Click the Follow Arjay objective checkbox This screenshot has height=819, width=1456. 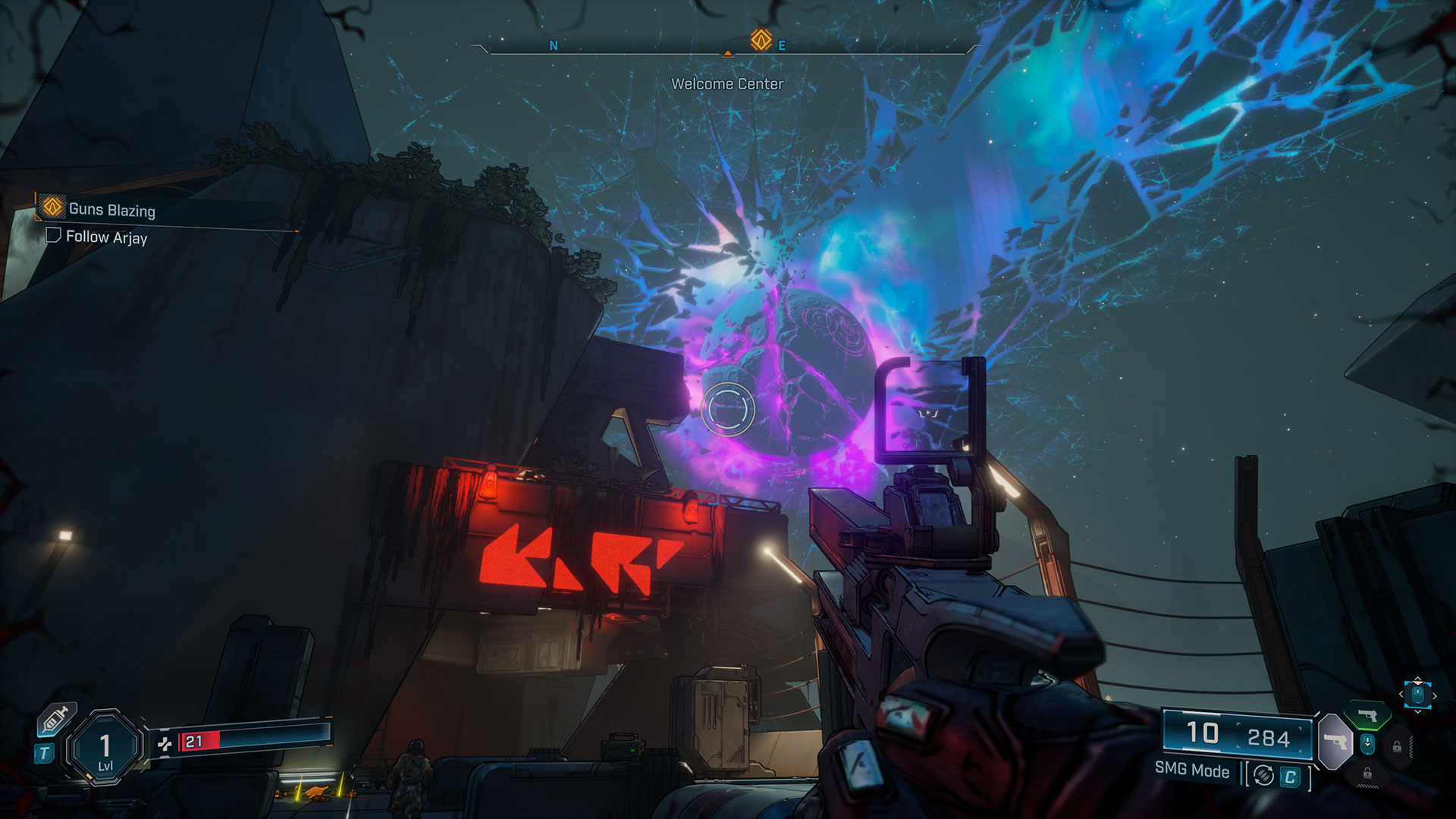[53, 236]
